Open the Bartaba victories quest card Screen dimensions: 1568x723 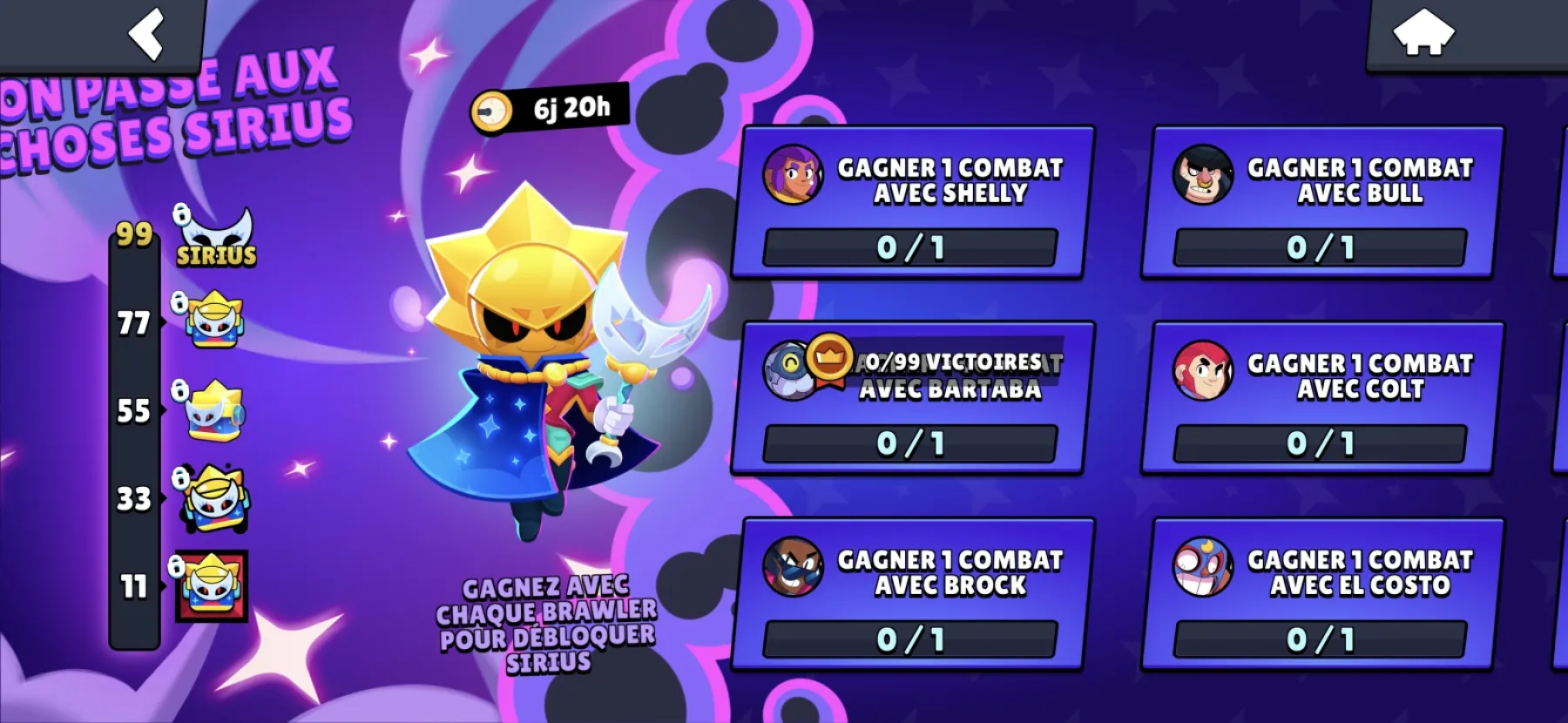tap(912, 398)
